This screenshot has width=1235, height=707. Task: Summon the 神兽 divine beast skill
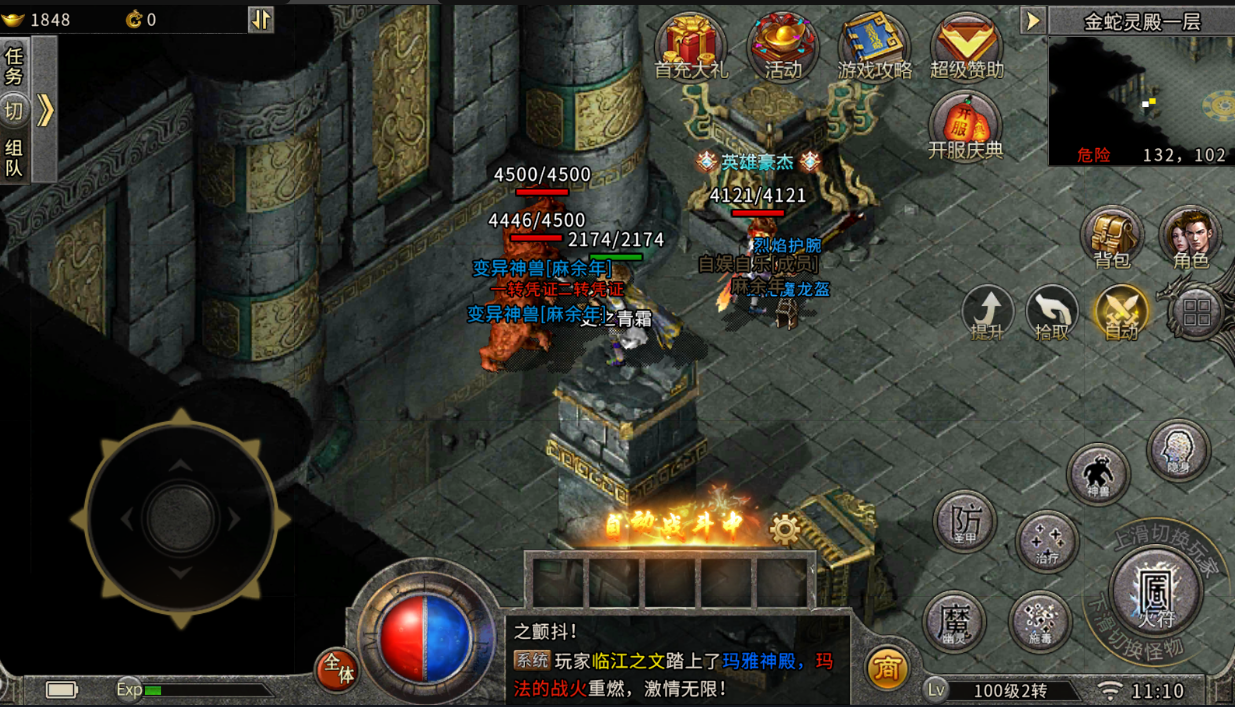pos(1098,474)
